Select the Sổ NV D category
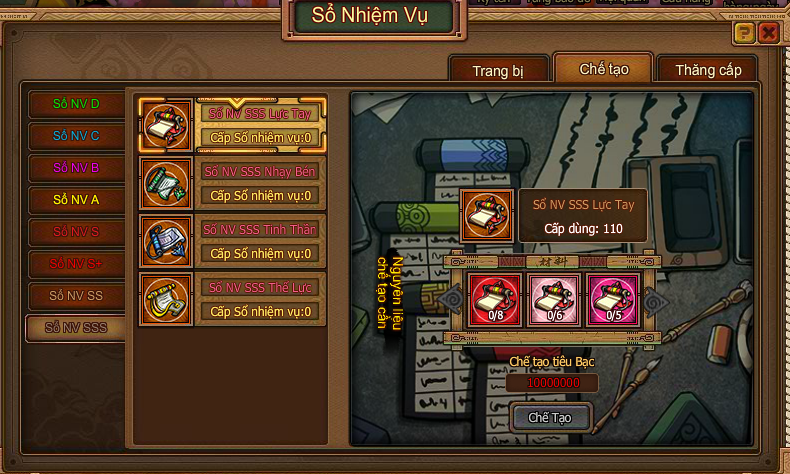This screenshot has height=474, width=790. click(x=76, y=104)
